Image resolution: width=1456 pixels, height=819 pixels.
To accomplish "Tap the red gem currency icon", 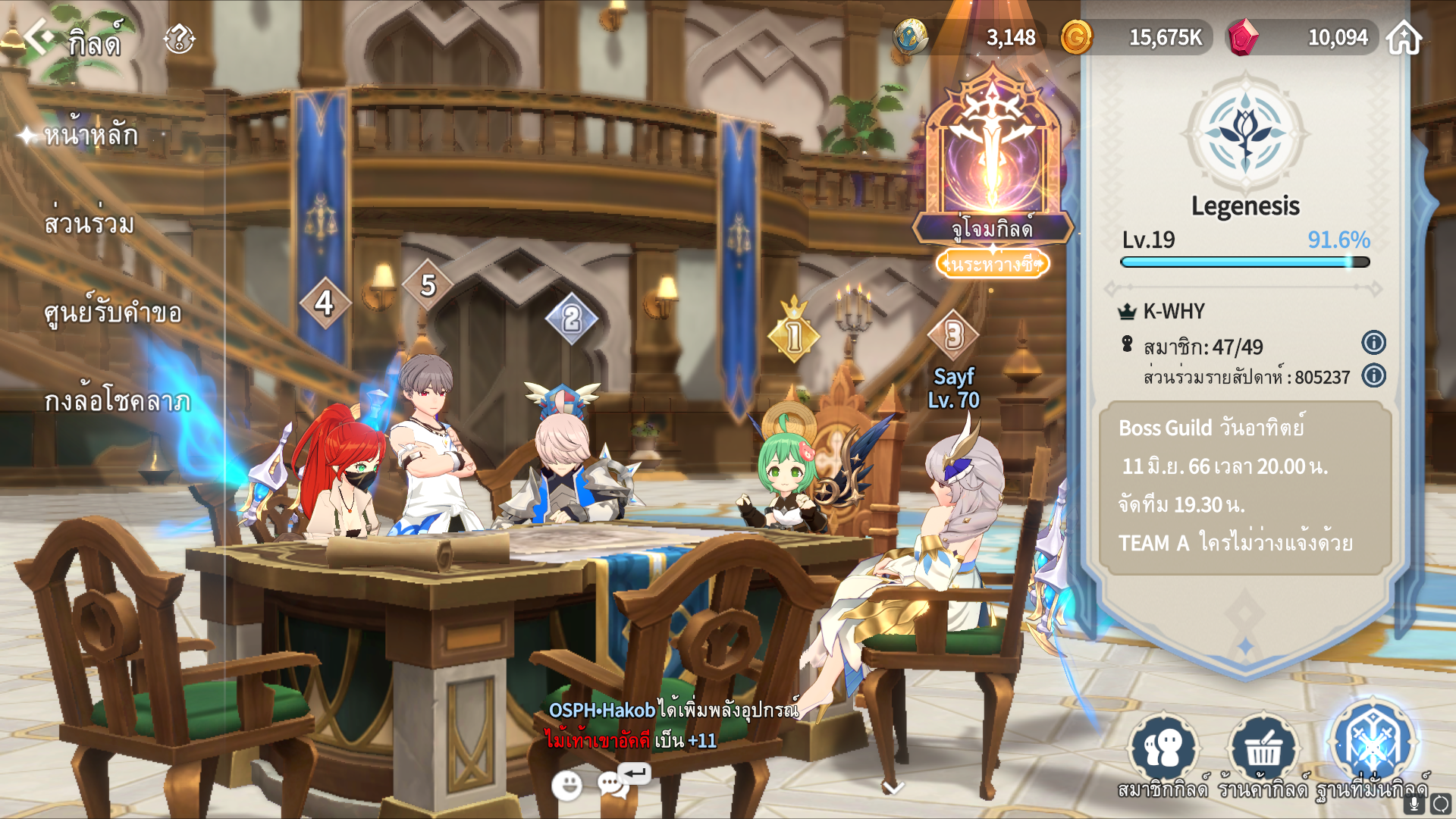I will point(1243,37).
